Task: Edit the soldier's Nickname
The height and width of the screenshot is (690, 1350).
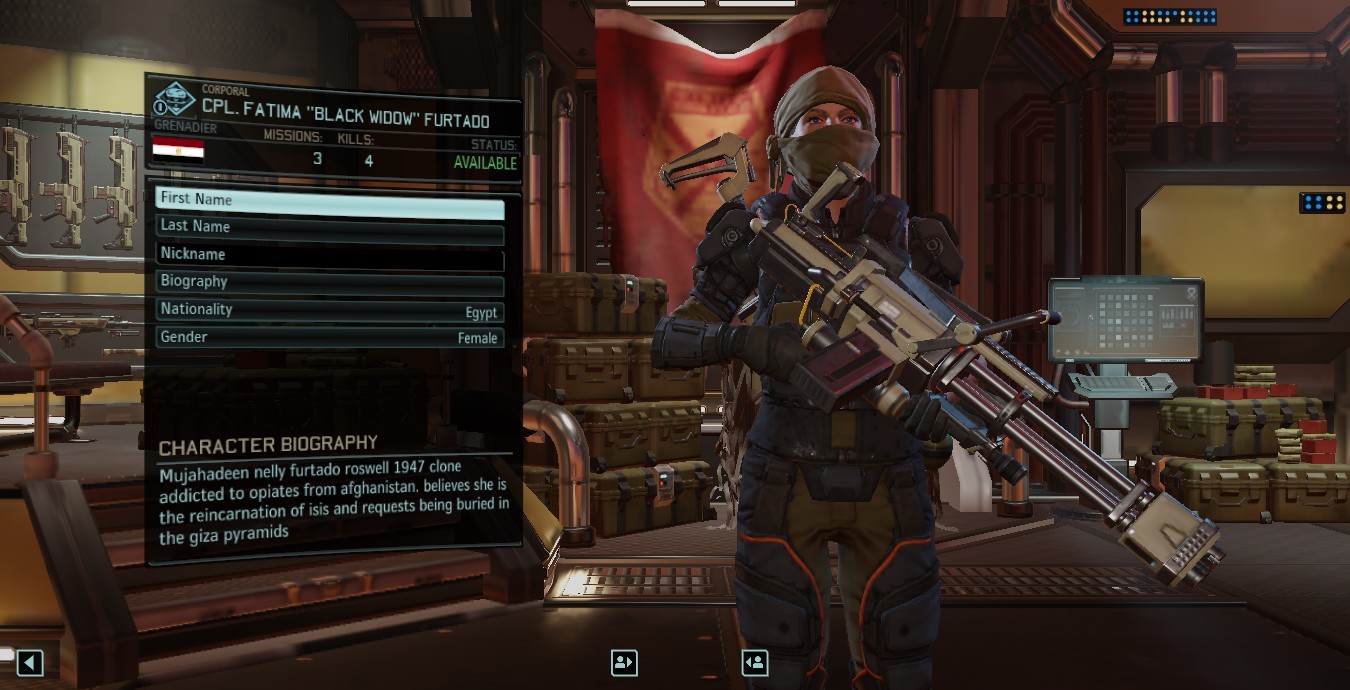Action: point(329,254)
